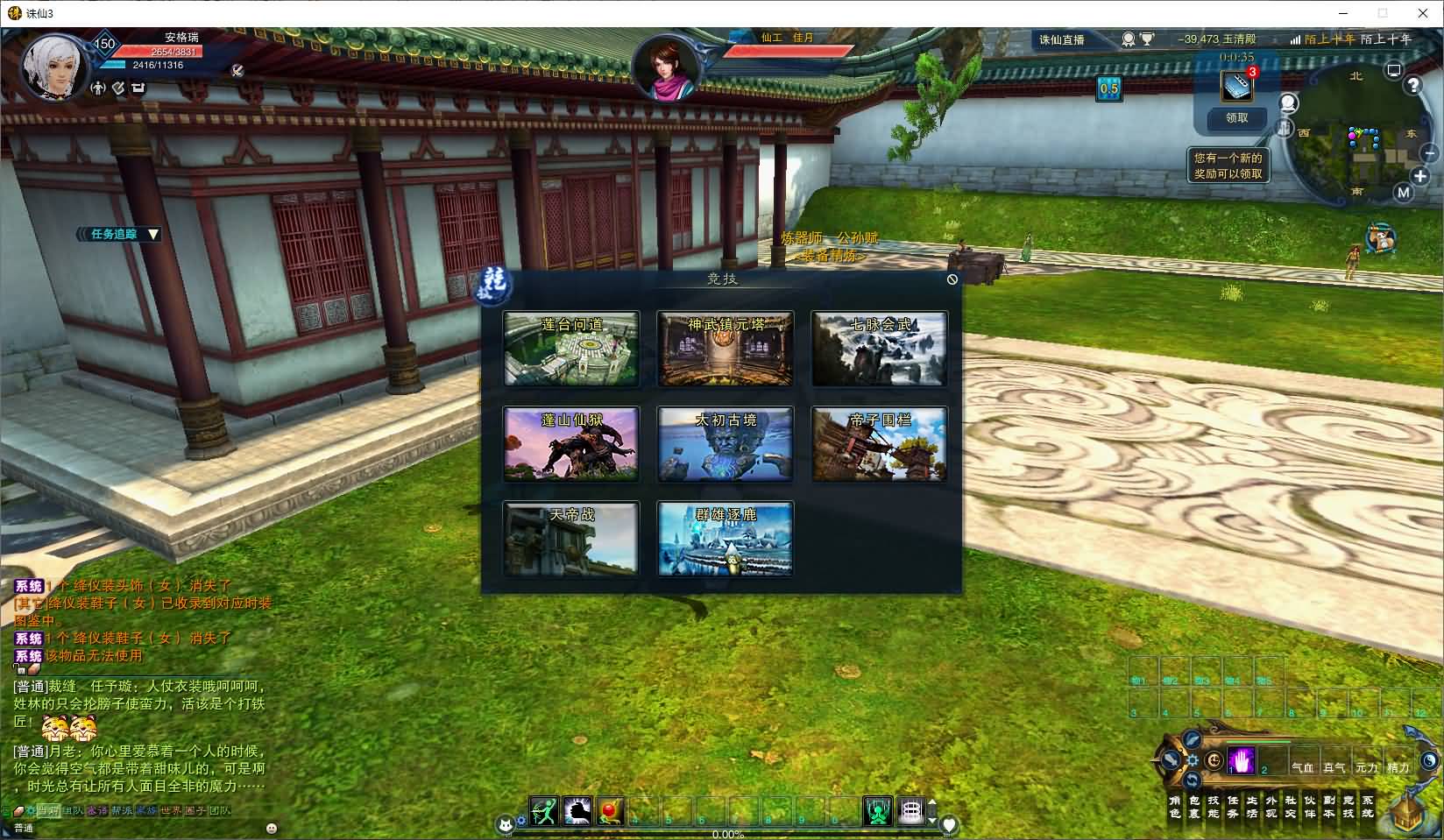Toggle the chat filter gear icon
1444x840 pixels.
[x=32, y=810]
